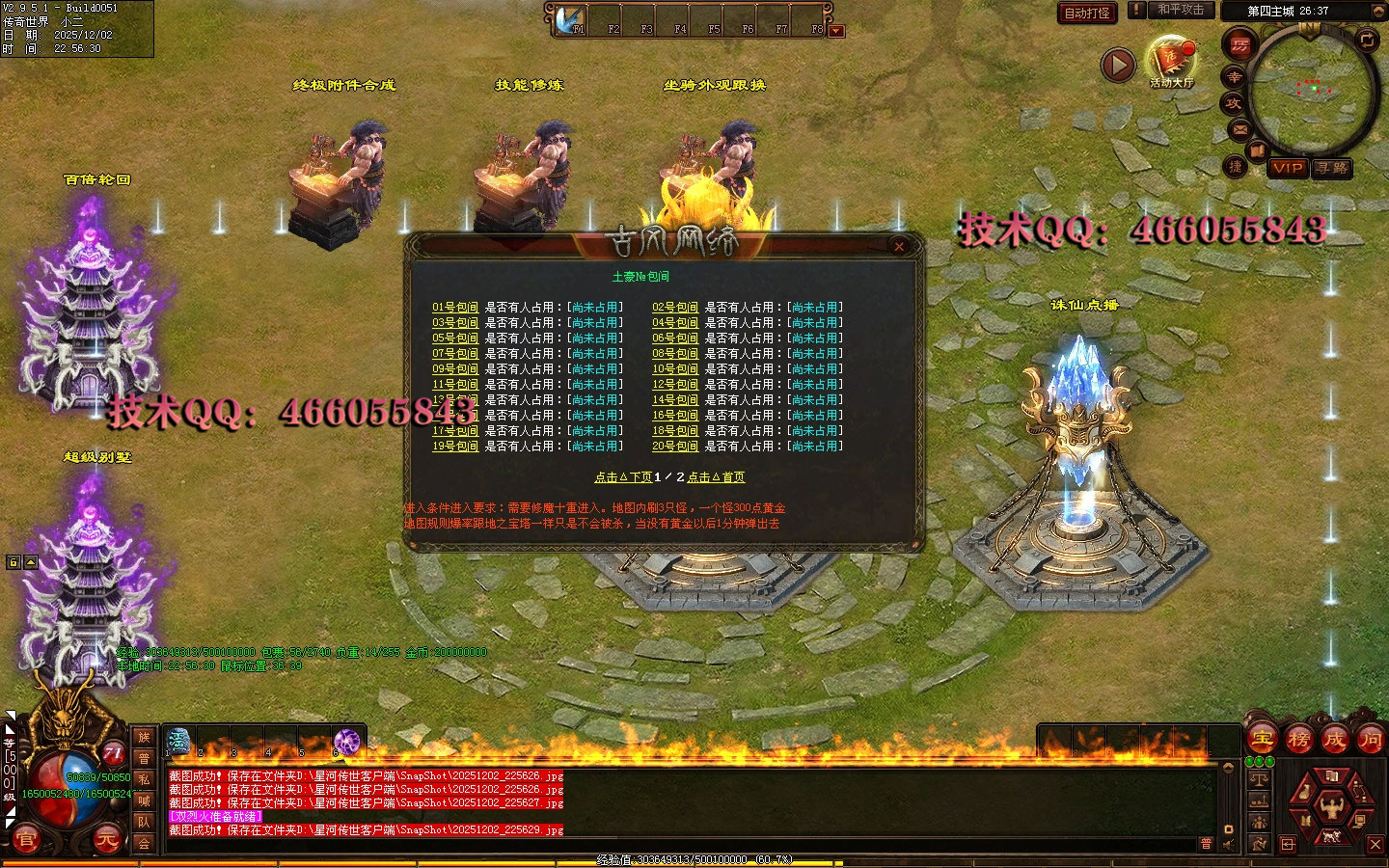This screenshot has width=1389, height=868.
Task: Toggle the 自动打怪 auto-fight button
Action: pyautogui.click(x=1087, y=13)
